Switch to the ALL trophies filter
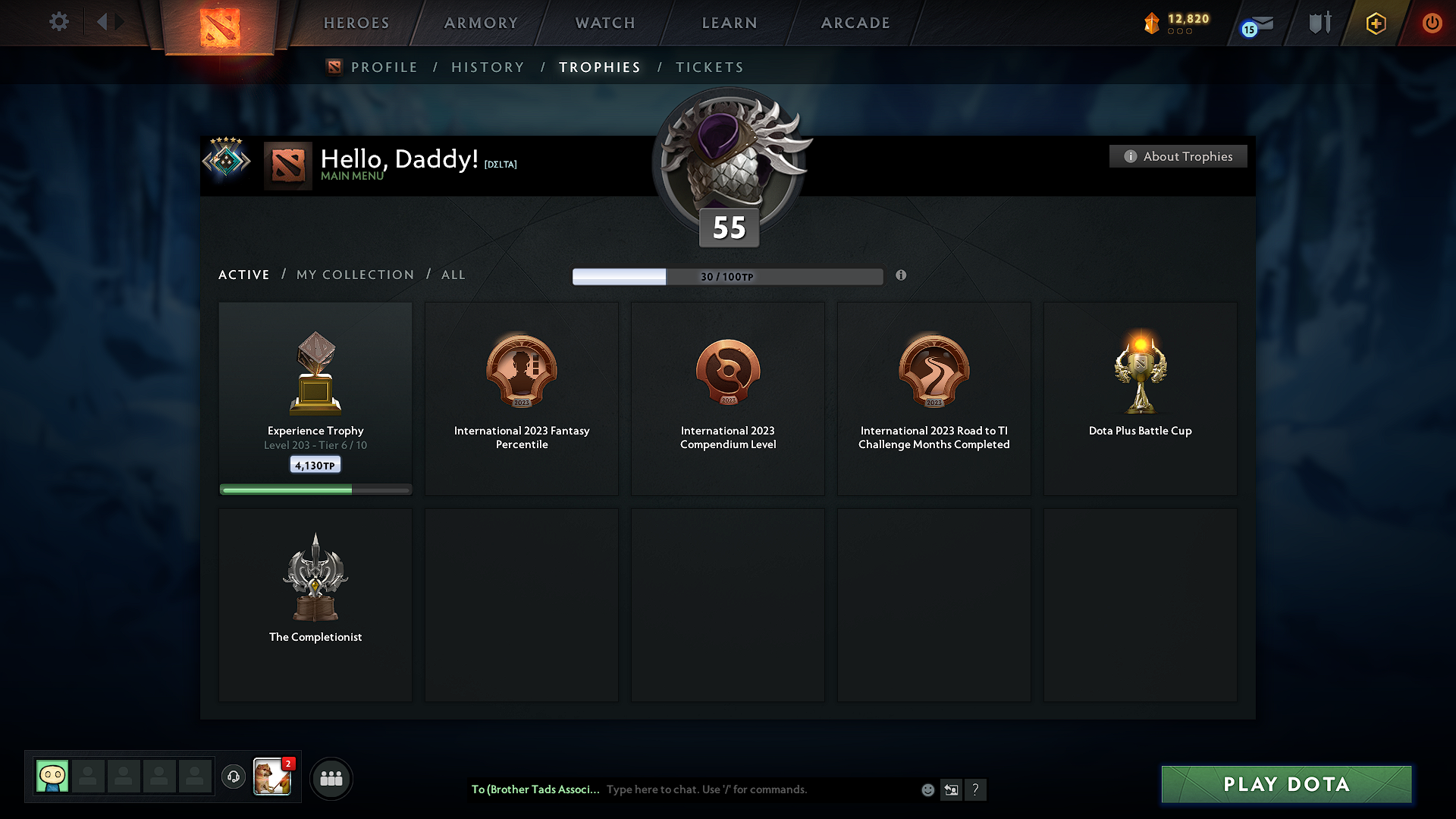Screen dimensions: 1456x819 (x=453, y=275)
